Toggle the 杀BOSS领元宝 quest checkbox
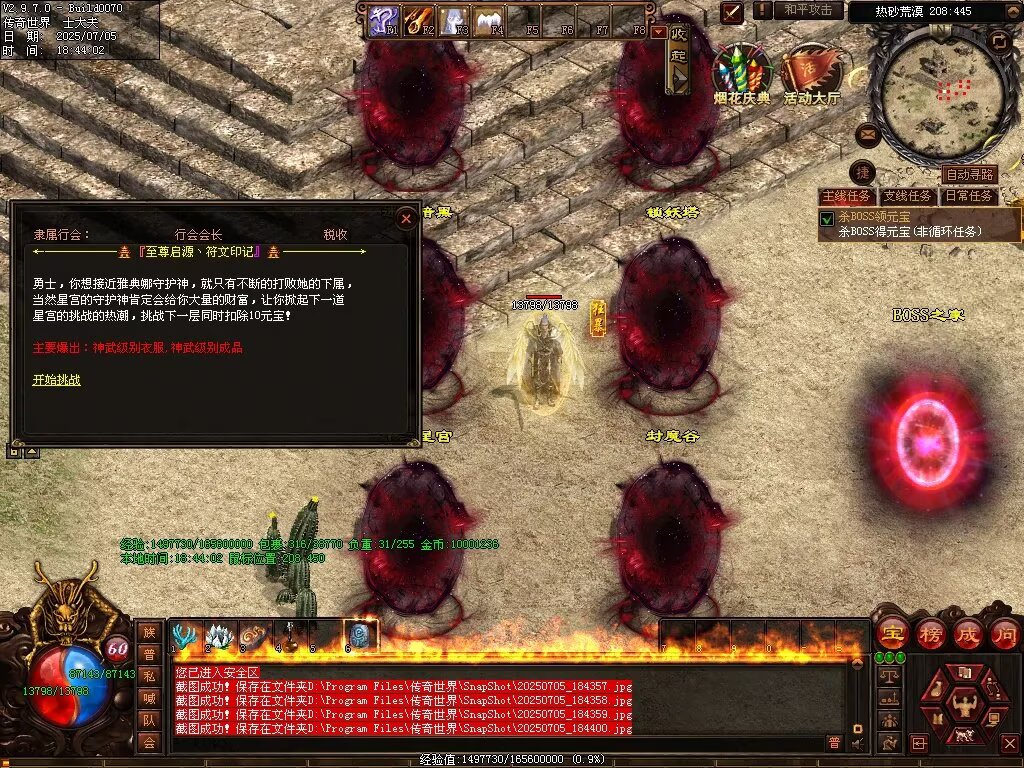 [827, 218]
